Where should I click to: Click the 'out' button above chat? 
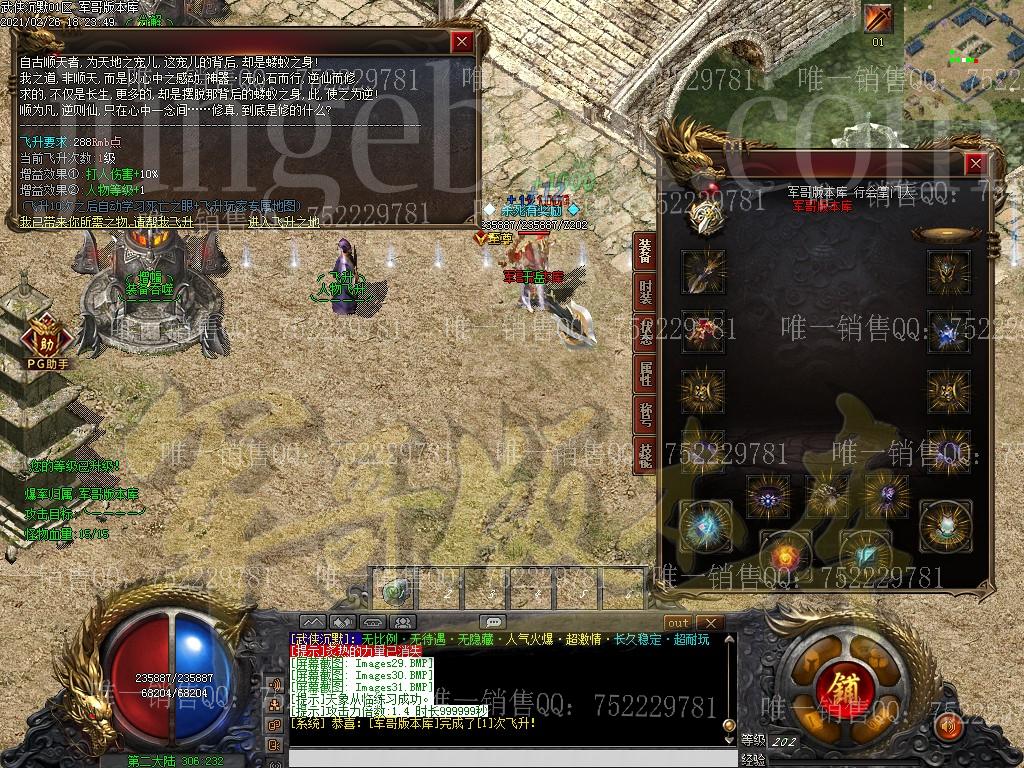pyautogui.click(x=679, y=622)
